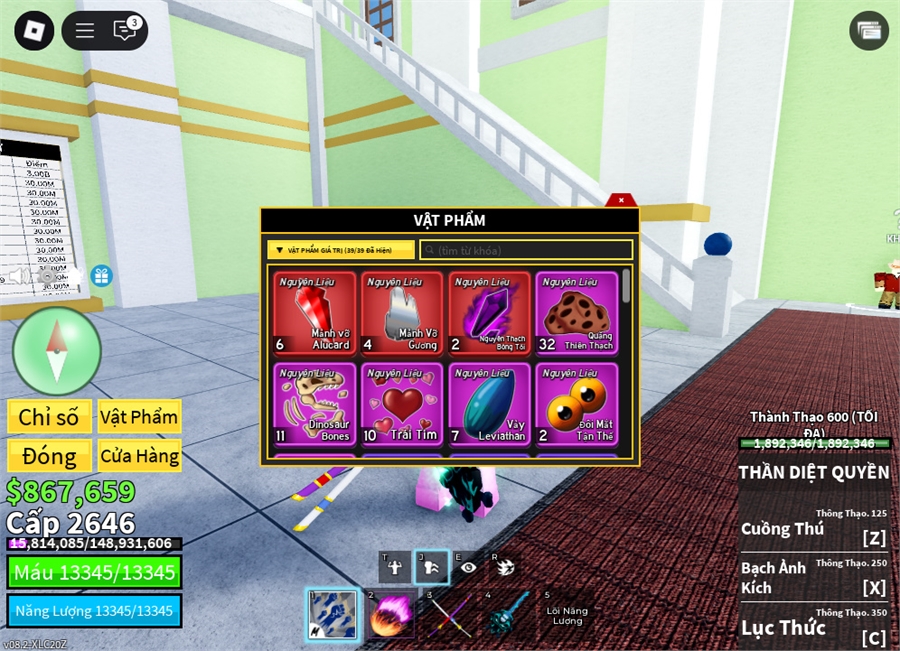Click the Đóng button
This screenshot has width=900, height=651.
click(x=48, y=457)
